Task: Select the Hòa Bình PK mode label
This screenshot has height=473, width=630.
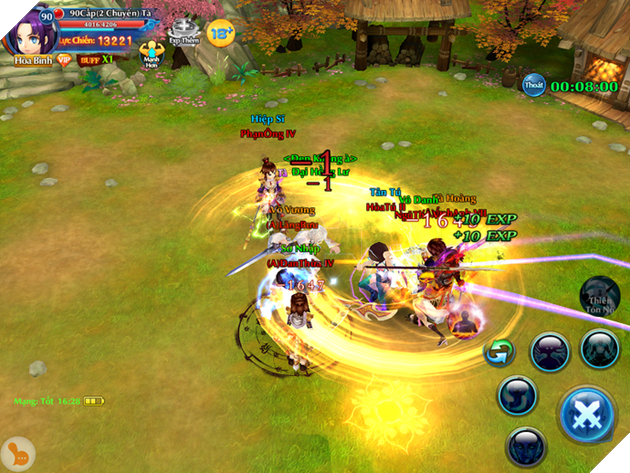Action: click(25, 60)
